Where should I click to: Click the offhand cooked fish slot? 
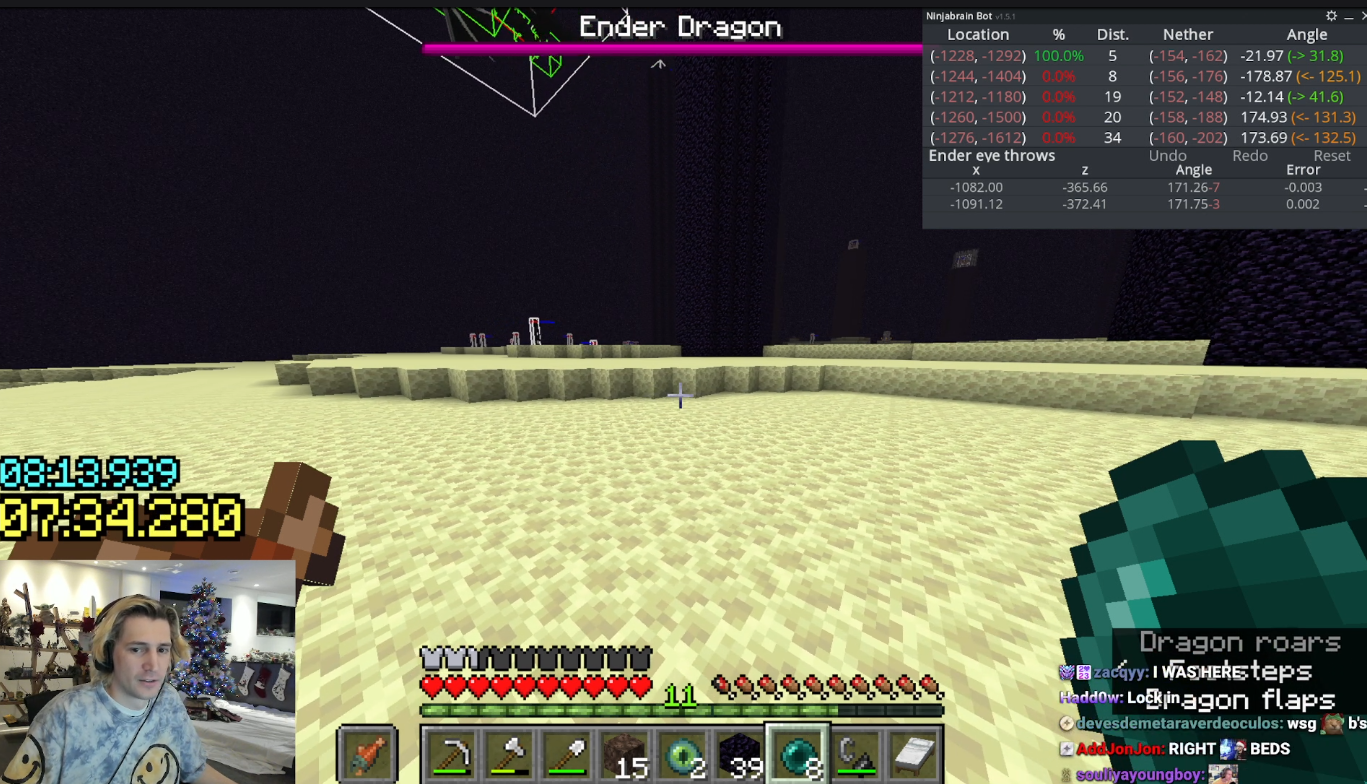pyautogui.click(x=368, y=753)
